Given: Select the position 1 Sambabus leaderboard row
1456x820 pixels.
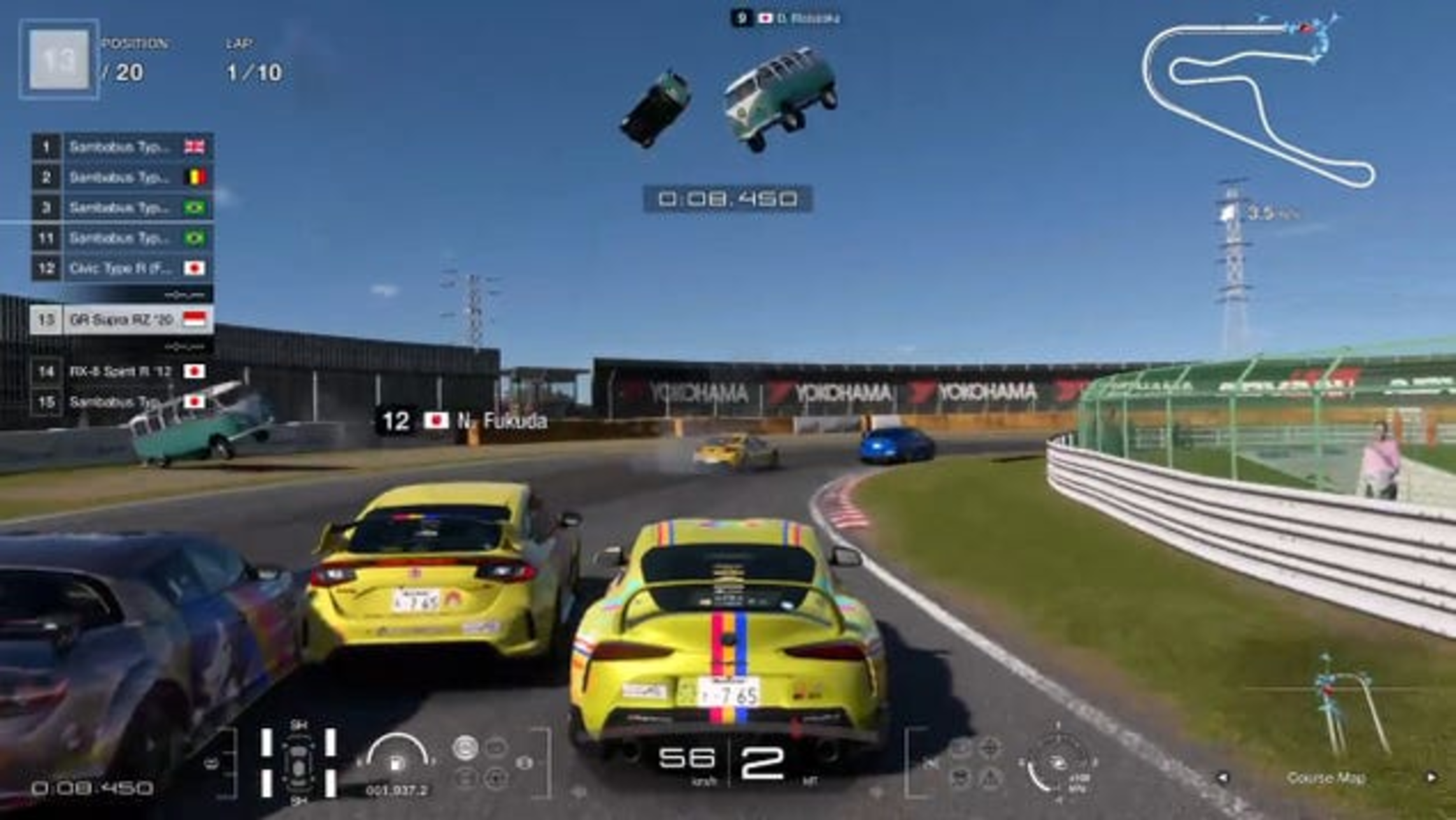Looking at the screenshot, I should tap(122, 147).
